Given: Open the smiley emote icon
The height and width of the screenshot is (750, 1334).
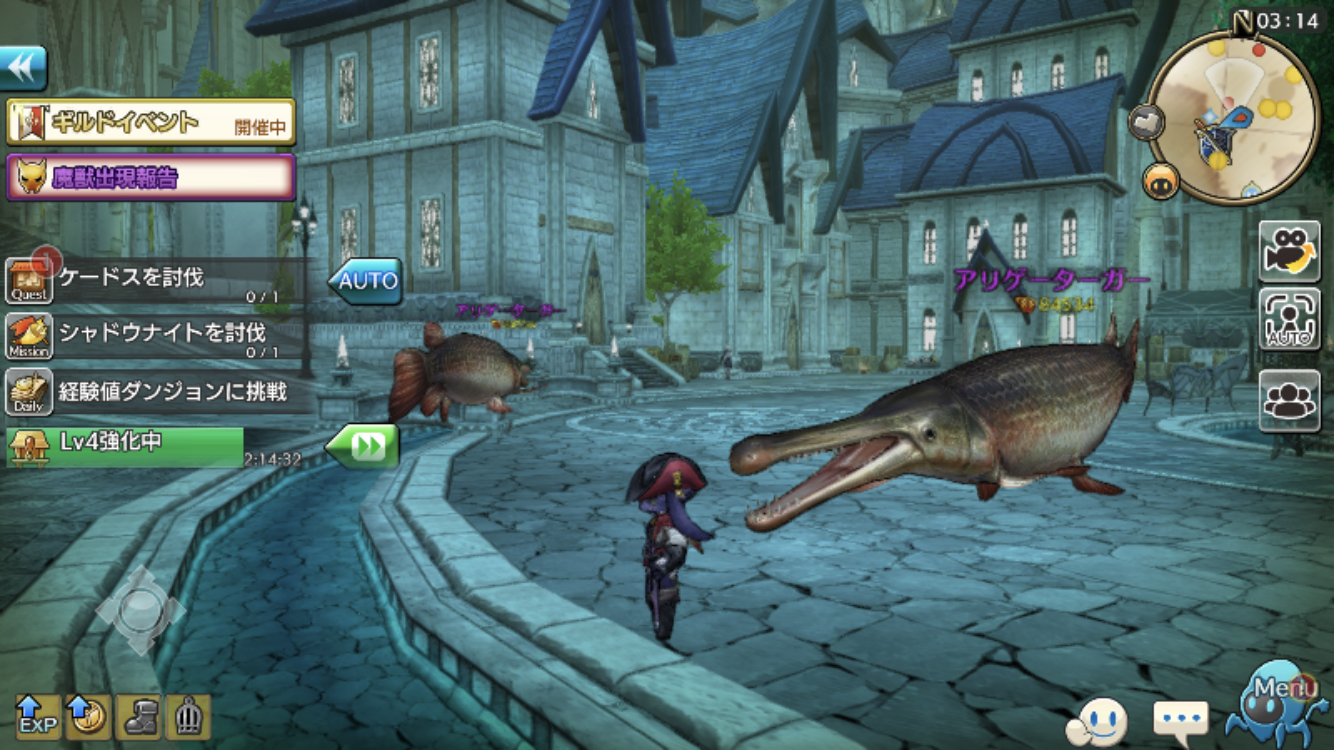Looking at the screenshot, I should tap(1099, 719).
